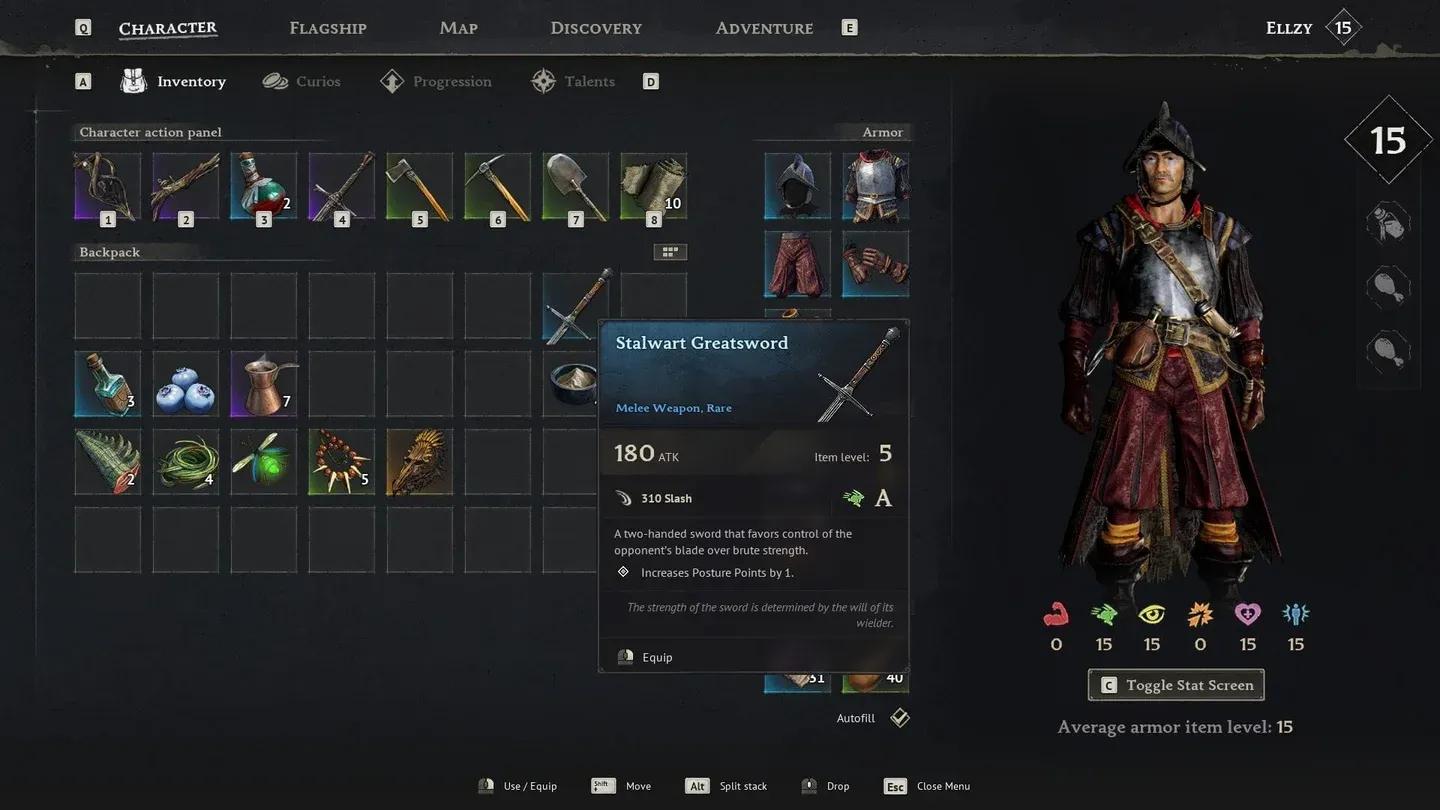Click the red Strength muscle stat icon
The width and height of the screenshot is (1440, 810).
click(x=1055, y=614)
